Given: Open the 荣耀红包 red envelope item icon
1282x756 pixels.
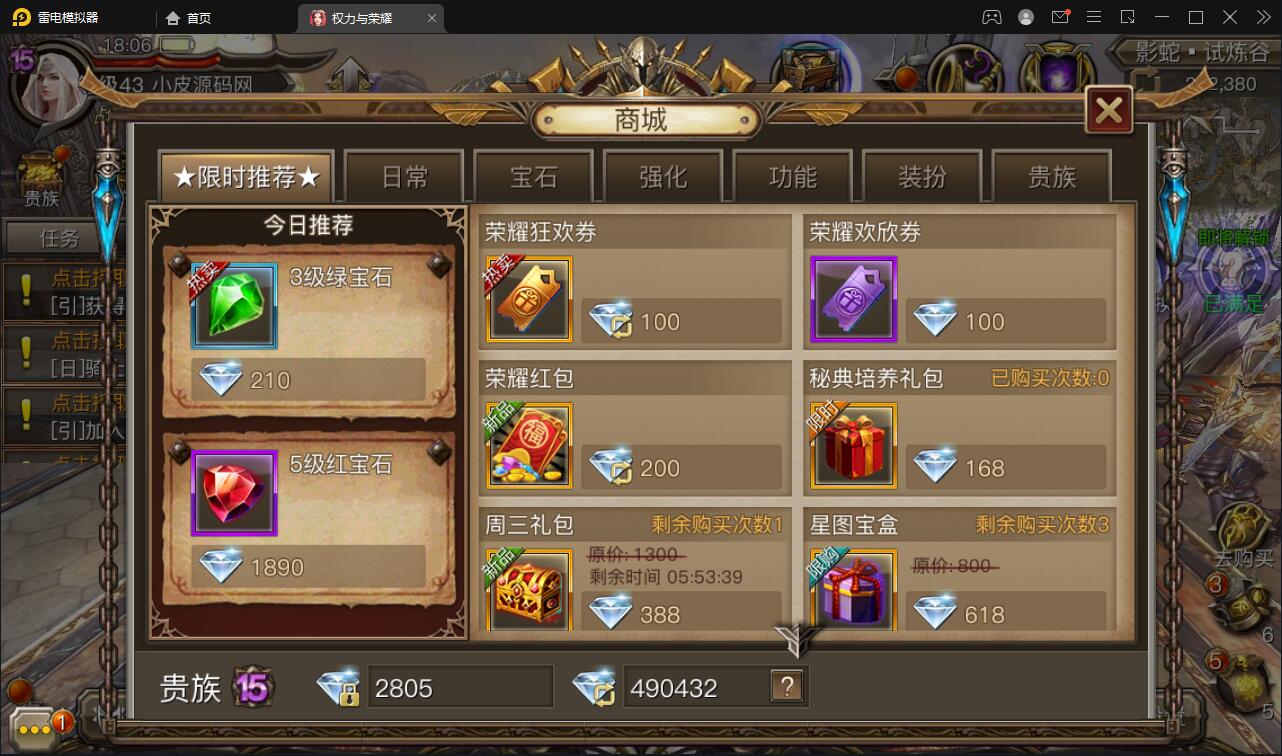Looking at the screenshot, I should [x=528, y=444].
